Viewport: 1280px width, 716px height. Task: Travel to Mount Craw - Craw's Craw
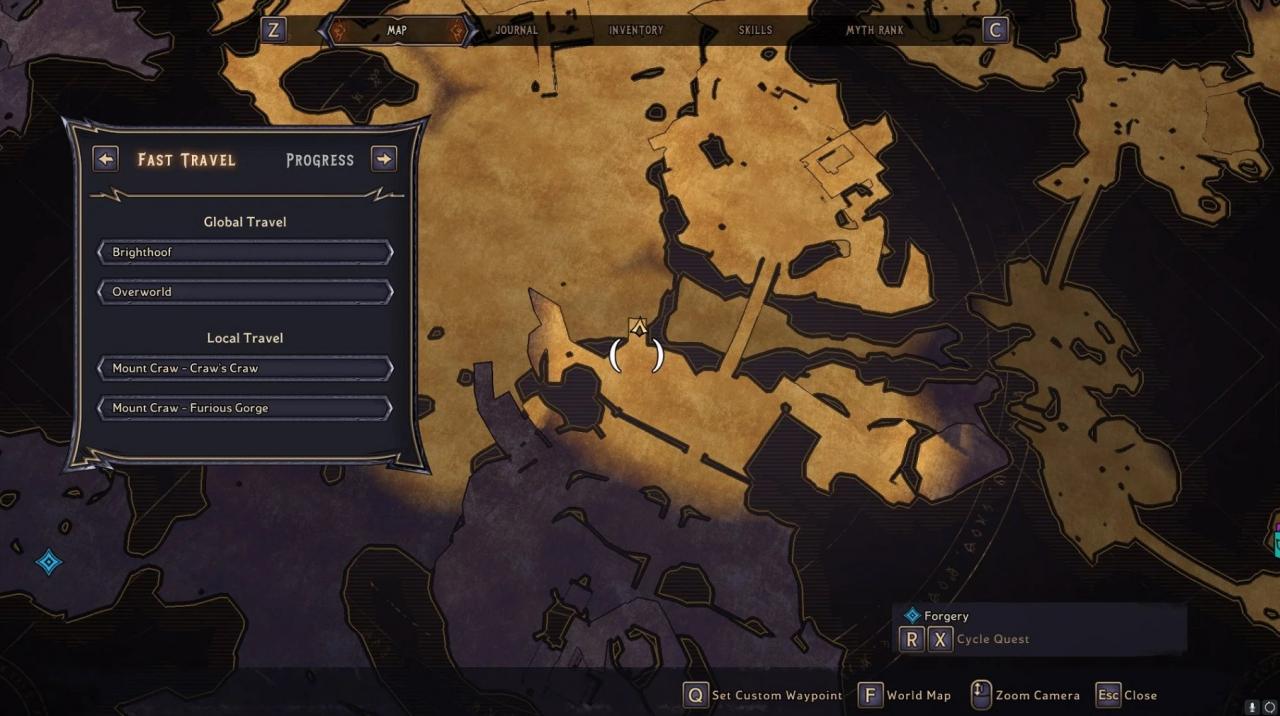[245, 368]
